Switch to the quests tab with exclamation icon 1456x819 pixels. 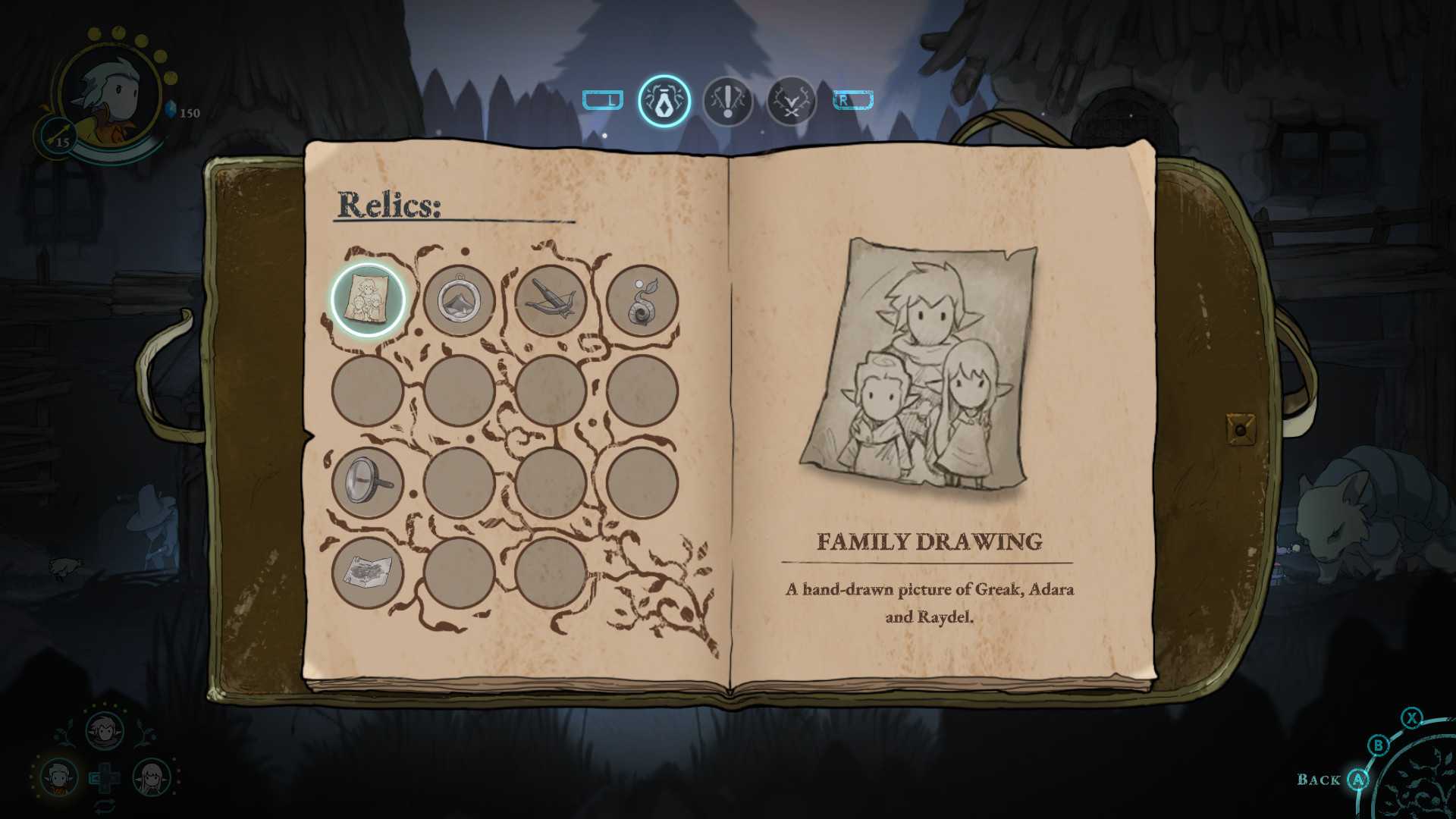point(726,100)
